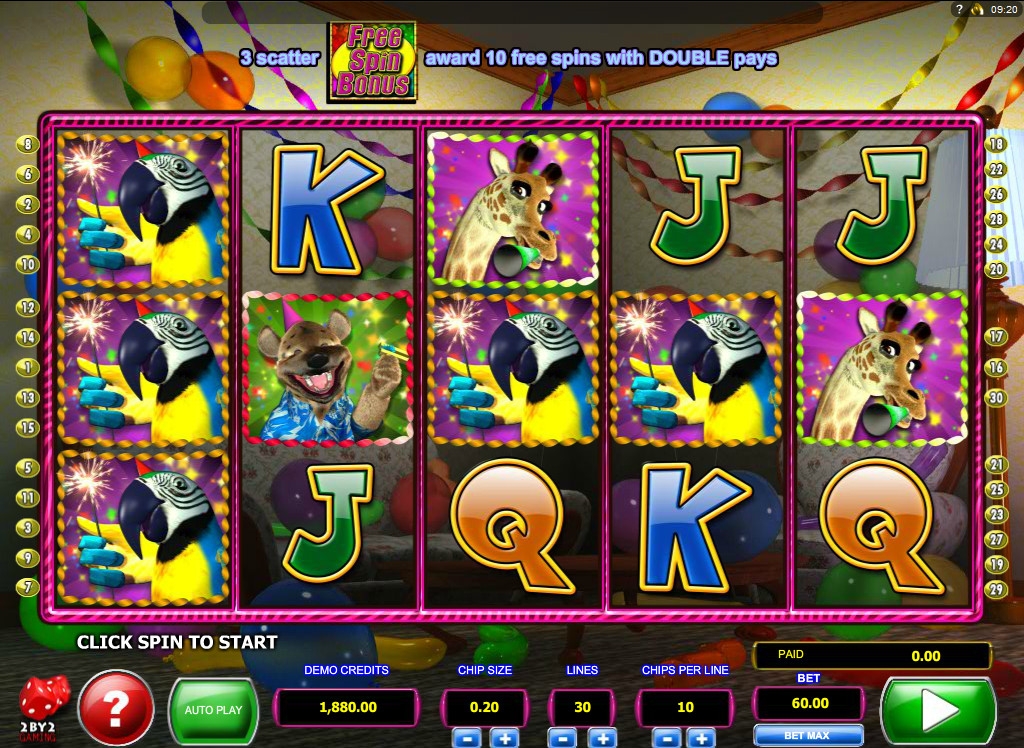The width and height of the screenshot is (1024, 748).
Task: Pick payline marker number 17
Action: click(996, 337)
